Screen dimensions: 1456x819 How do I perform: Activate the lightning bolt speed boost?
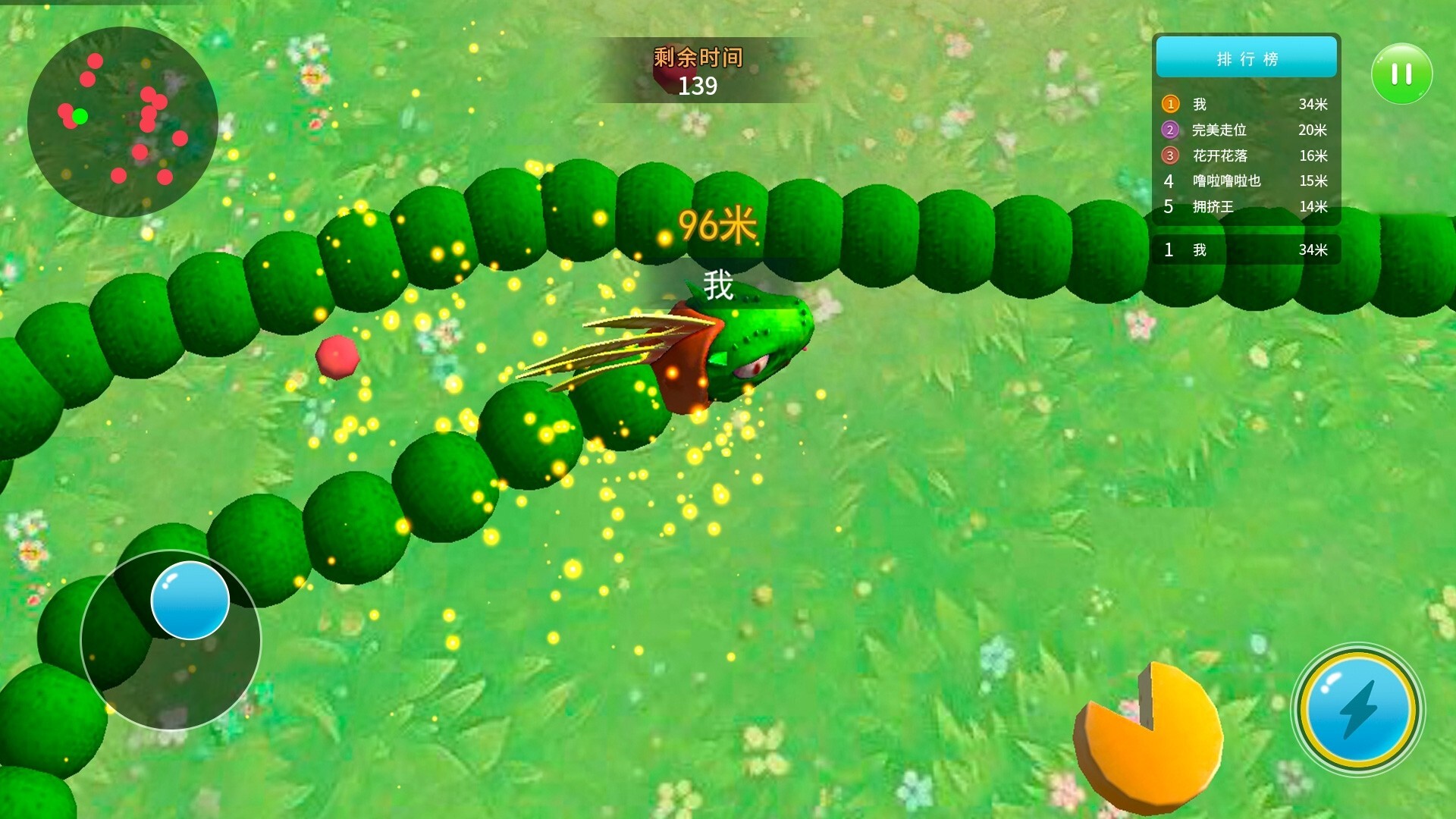coord(1357,709)
